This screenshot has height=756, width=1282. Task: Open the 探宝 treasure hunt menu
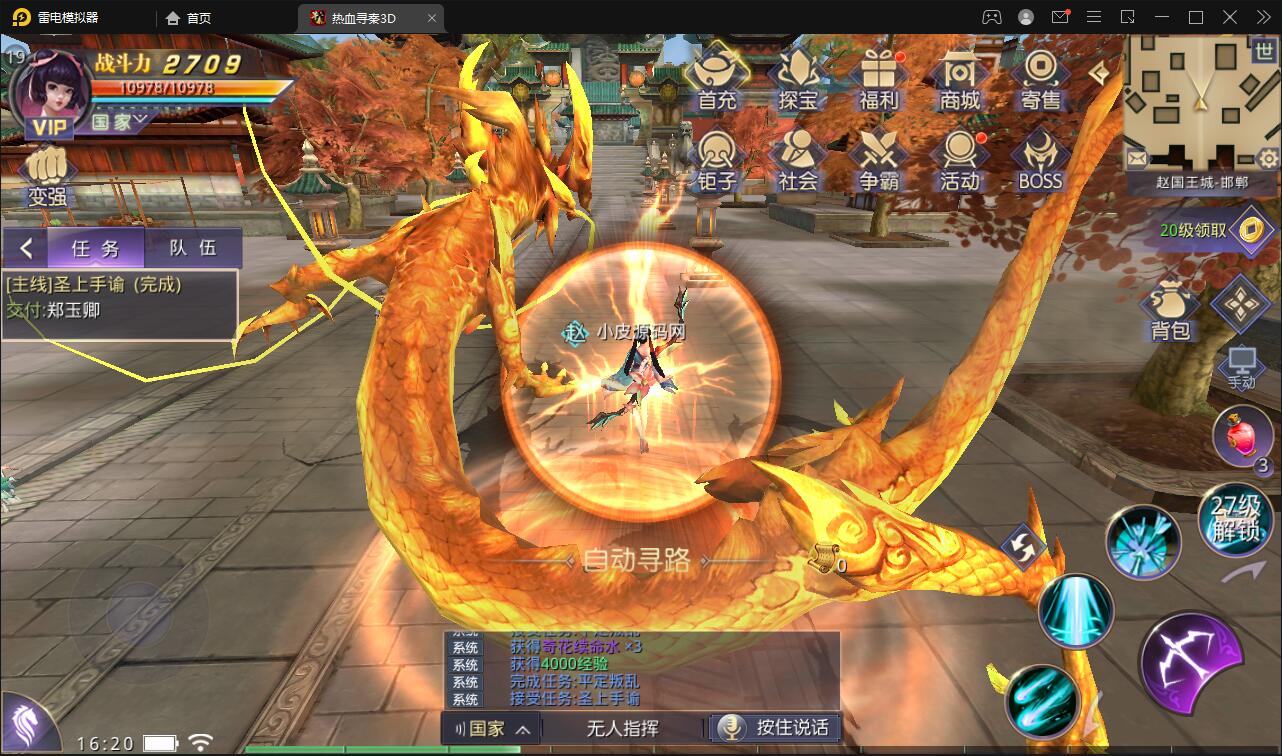coord(798,79)
